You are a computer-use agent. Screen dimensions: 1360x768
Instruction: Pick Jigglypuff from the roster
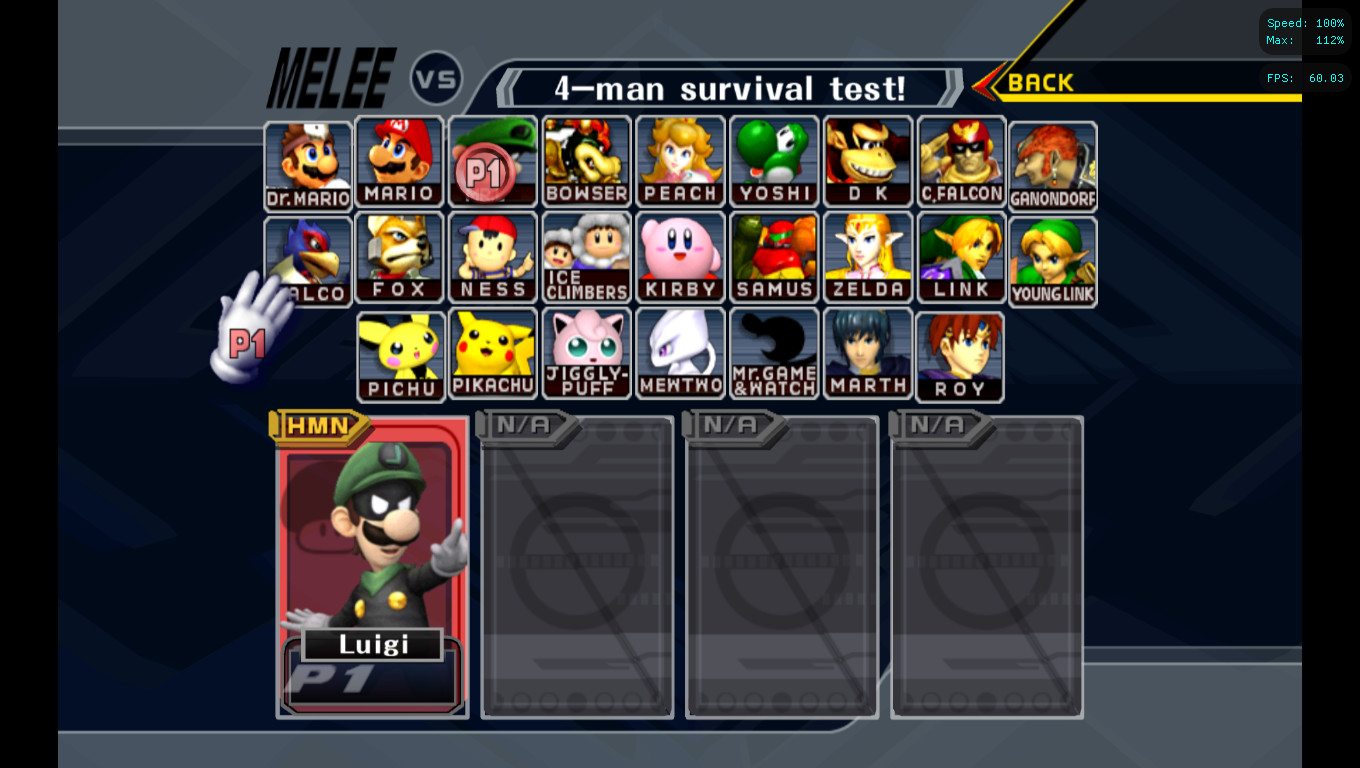(x=586, y=352)
